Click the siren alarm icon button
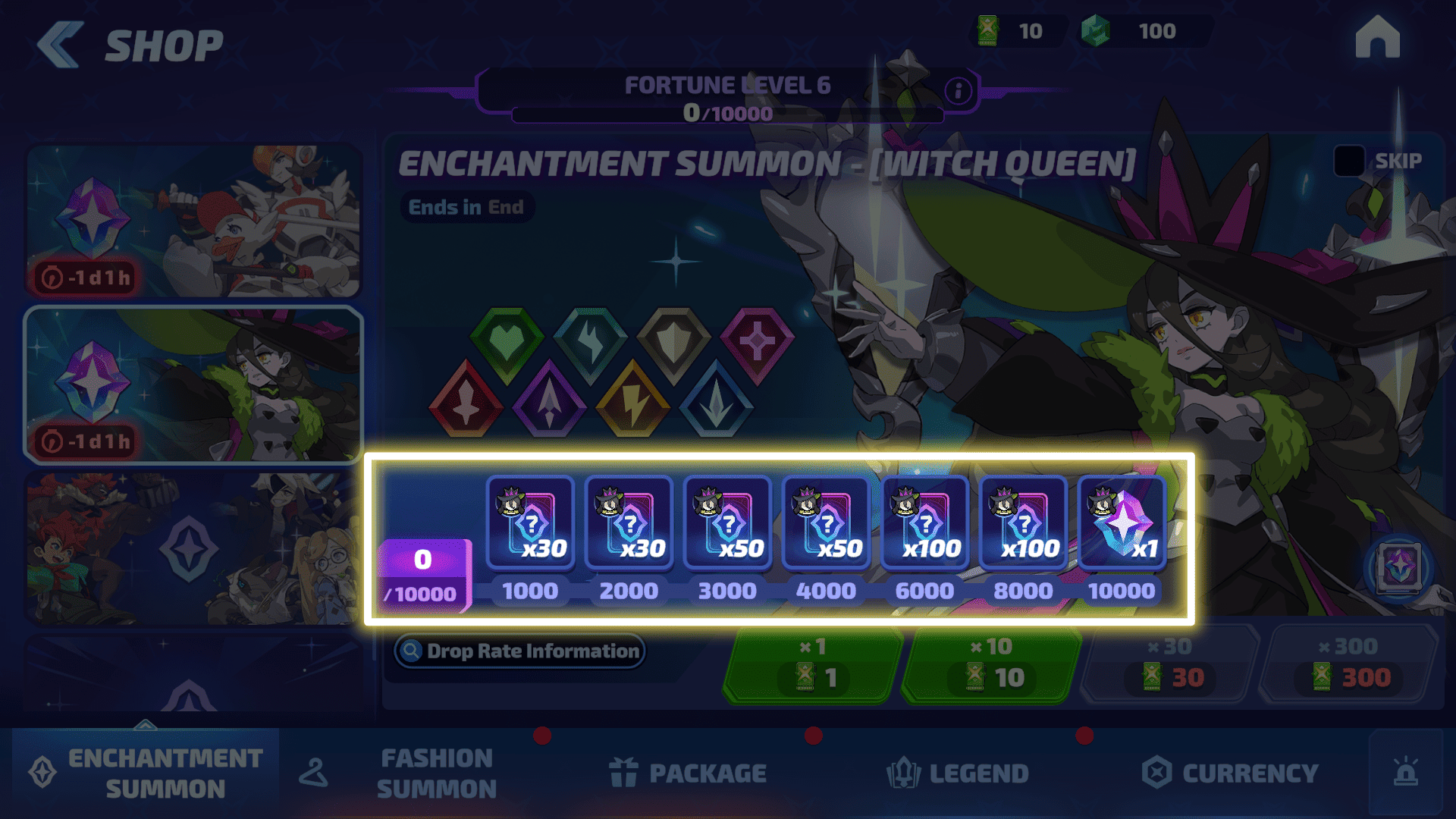Image resolution: width=1456 pixels, height=819 pixels. pos(1405,773)
